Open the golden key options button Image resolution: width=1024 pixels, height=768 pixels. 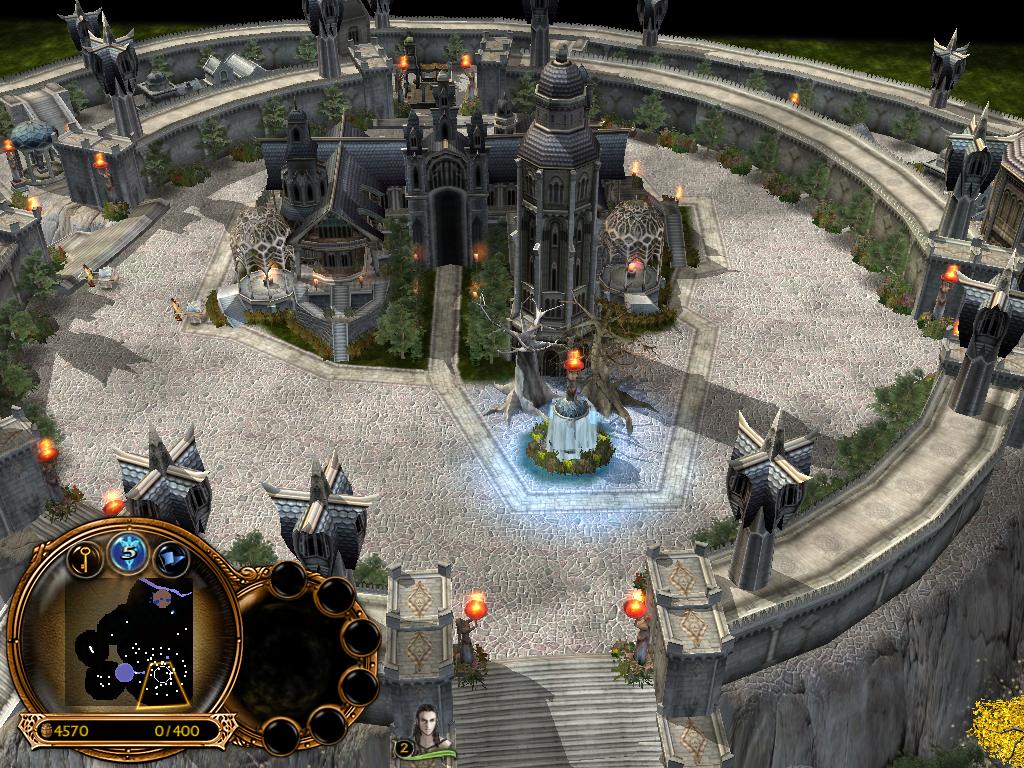coord(86,556)
